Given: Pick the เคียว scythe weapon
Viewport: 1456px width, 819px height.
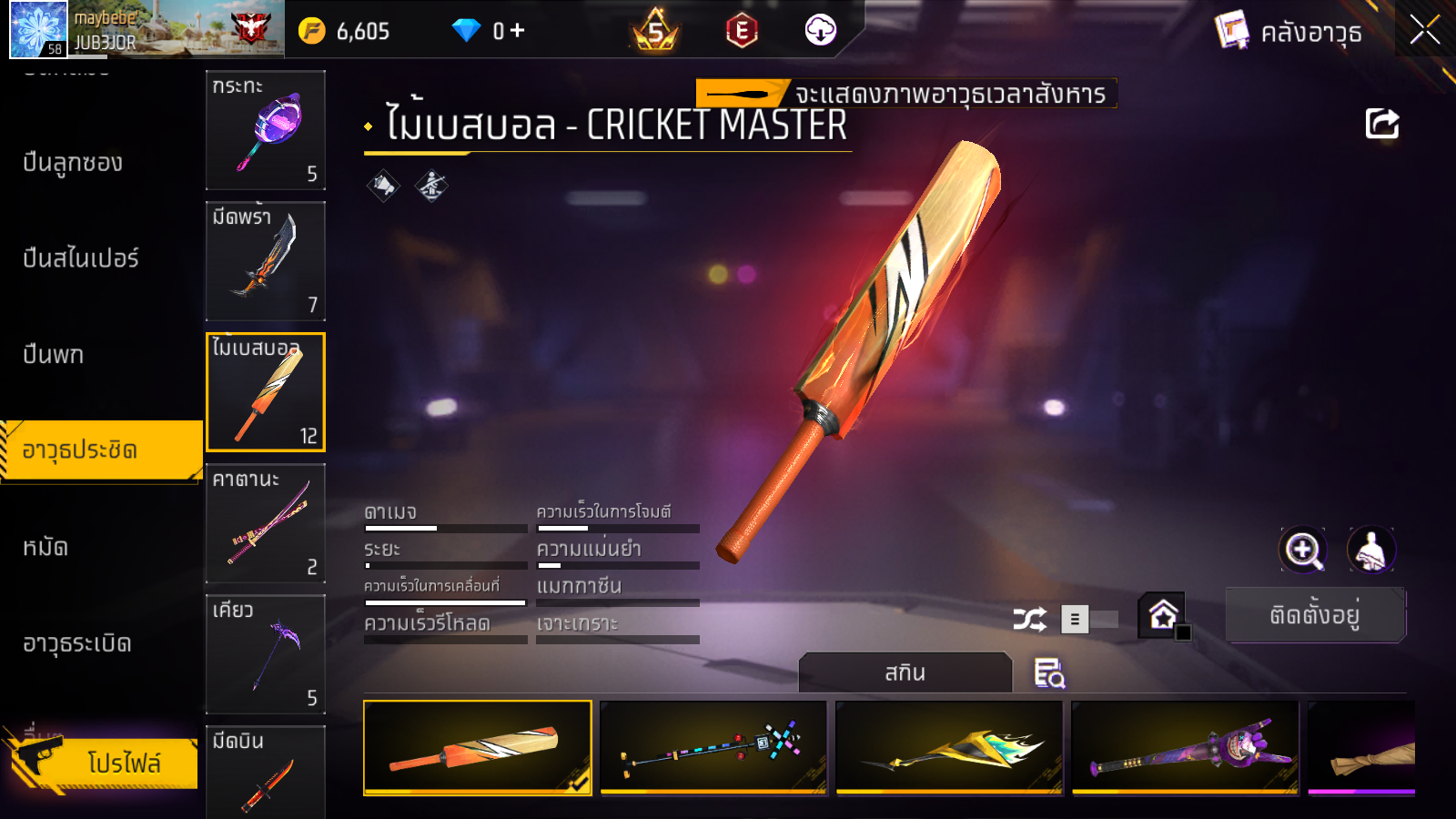Looking at the screenshot, I should [x=265, y=654].
